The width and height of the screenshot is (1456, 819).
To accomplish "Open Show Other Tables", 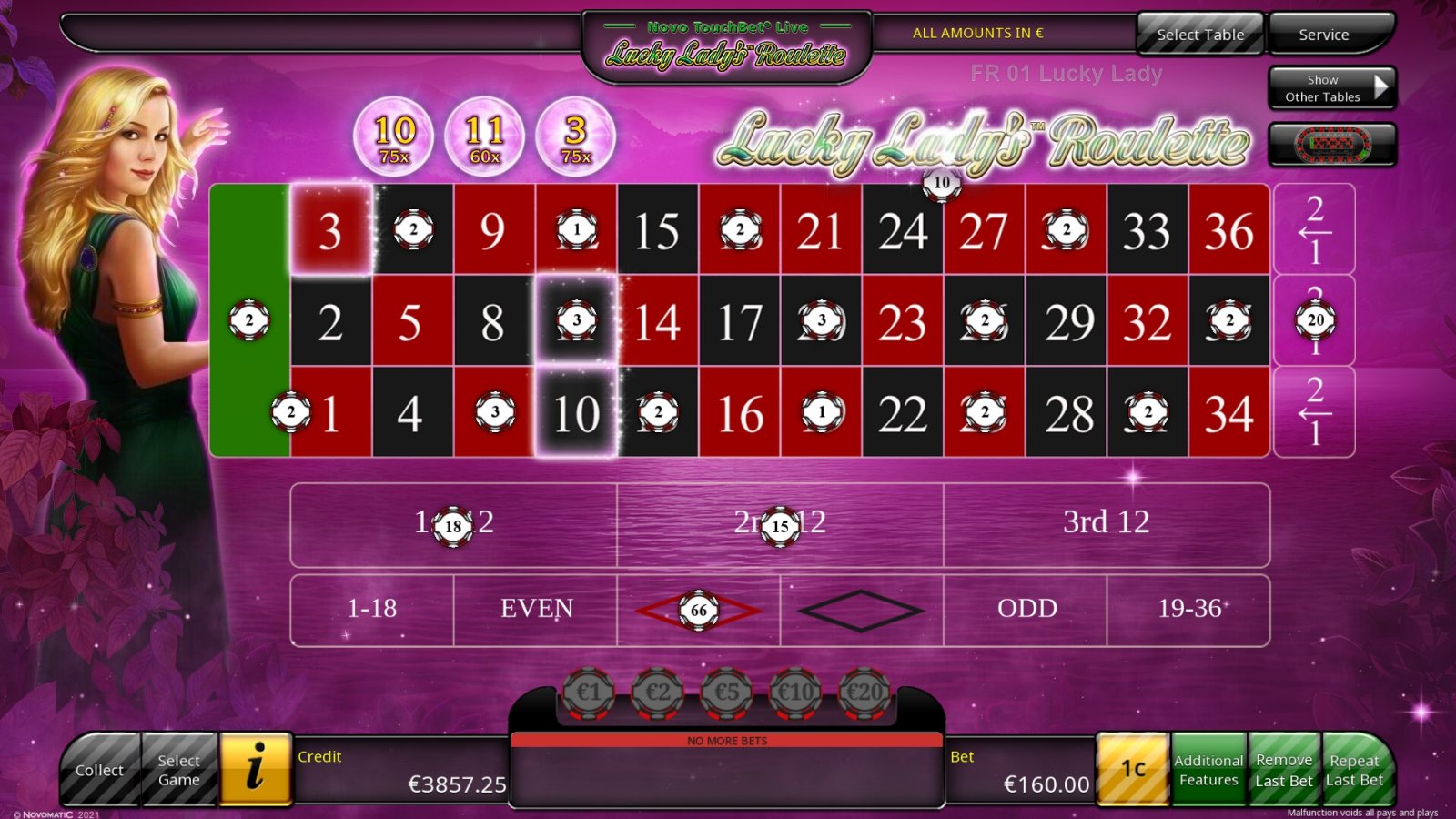I will tap(1332, 88).
